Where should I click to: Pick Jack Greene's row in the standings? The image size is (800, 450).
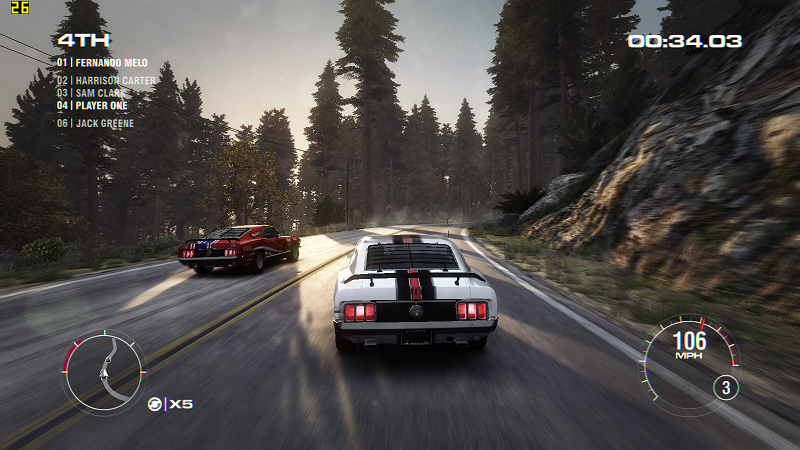(x=95, y=123)
